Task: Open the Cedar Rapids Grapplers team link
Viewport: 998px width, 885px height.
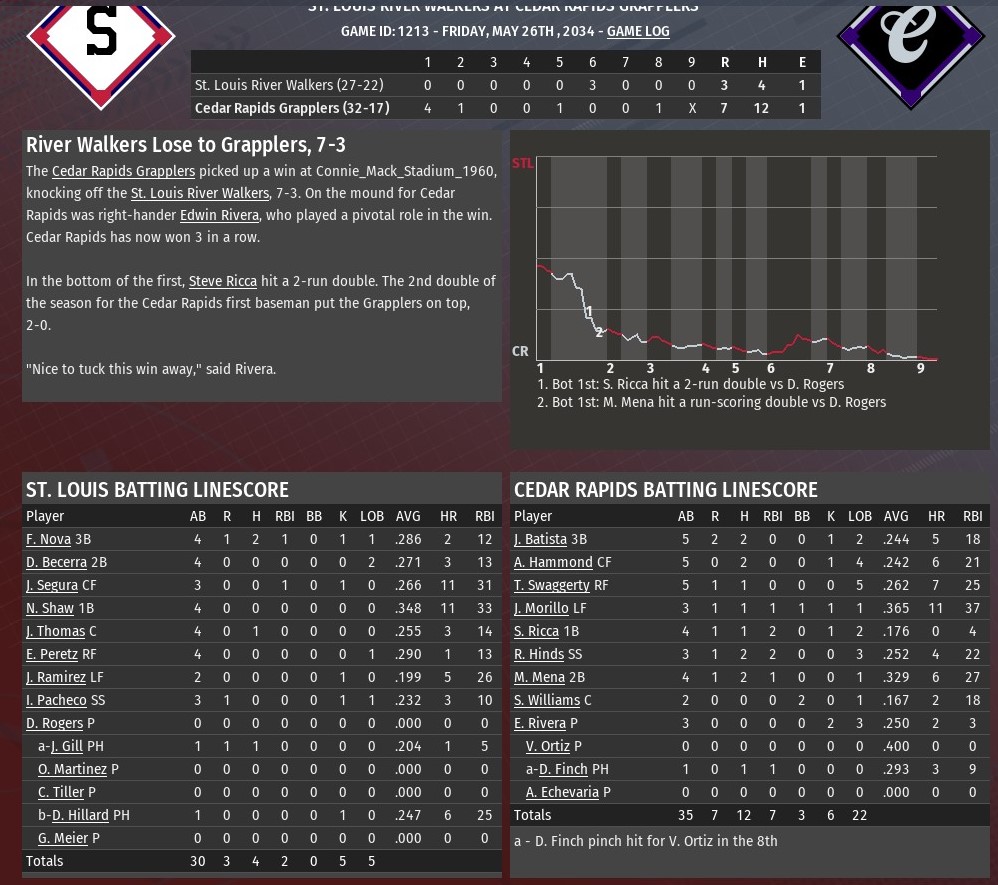Action: click(x=123, y=171)
